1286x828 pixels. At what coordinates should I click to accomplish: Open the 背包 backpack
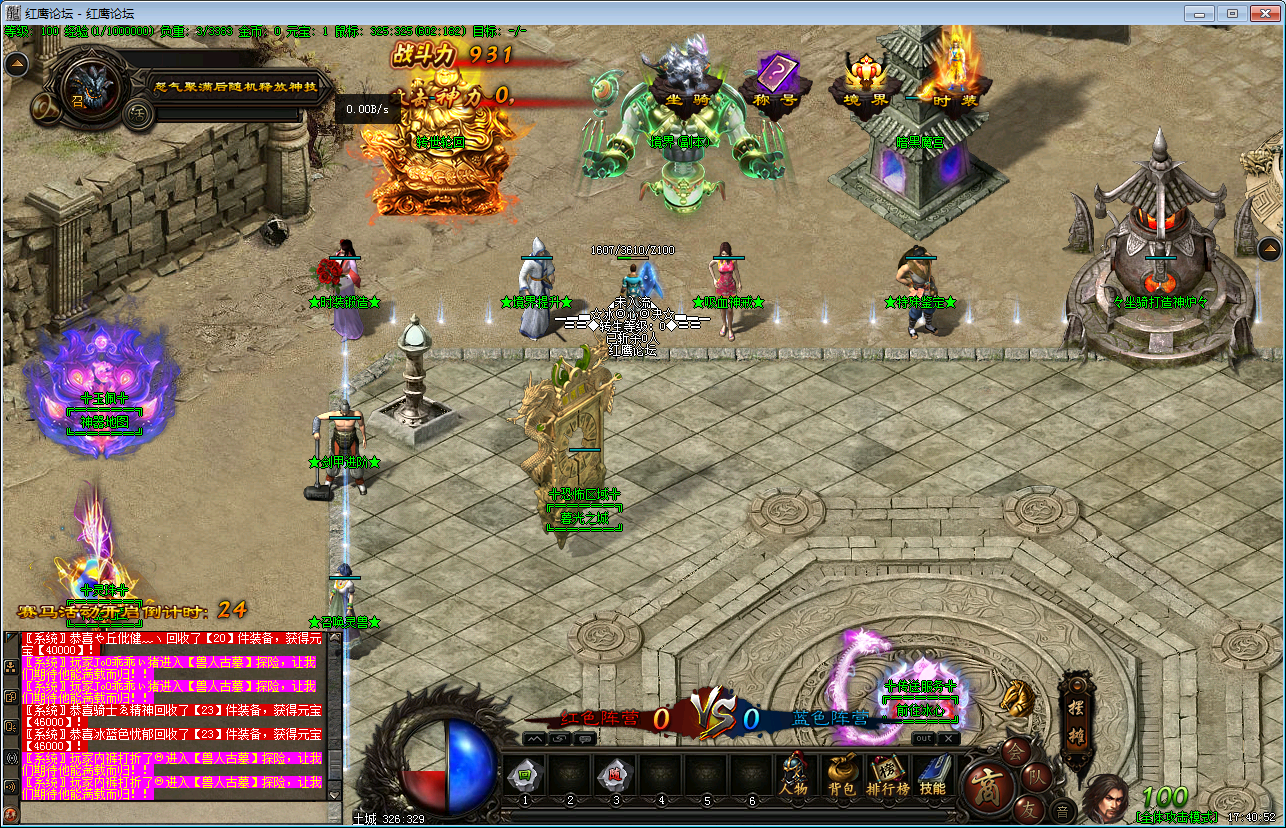click(841, 775)
